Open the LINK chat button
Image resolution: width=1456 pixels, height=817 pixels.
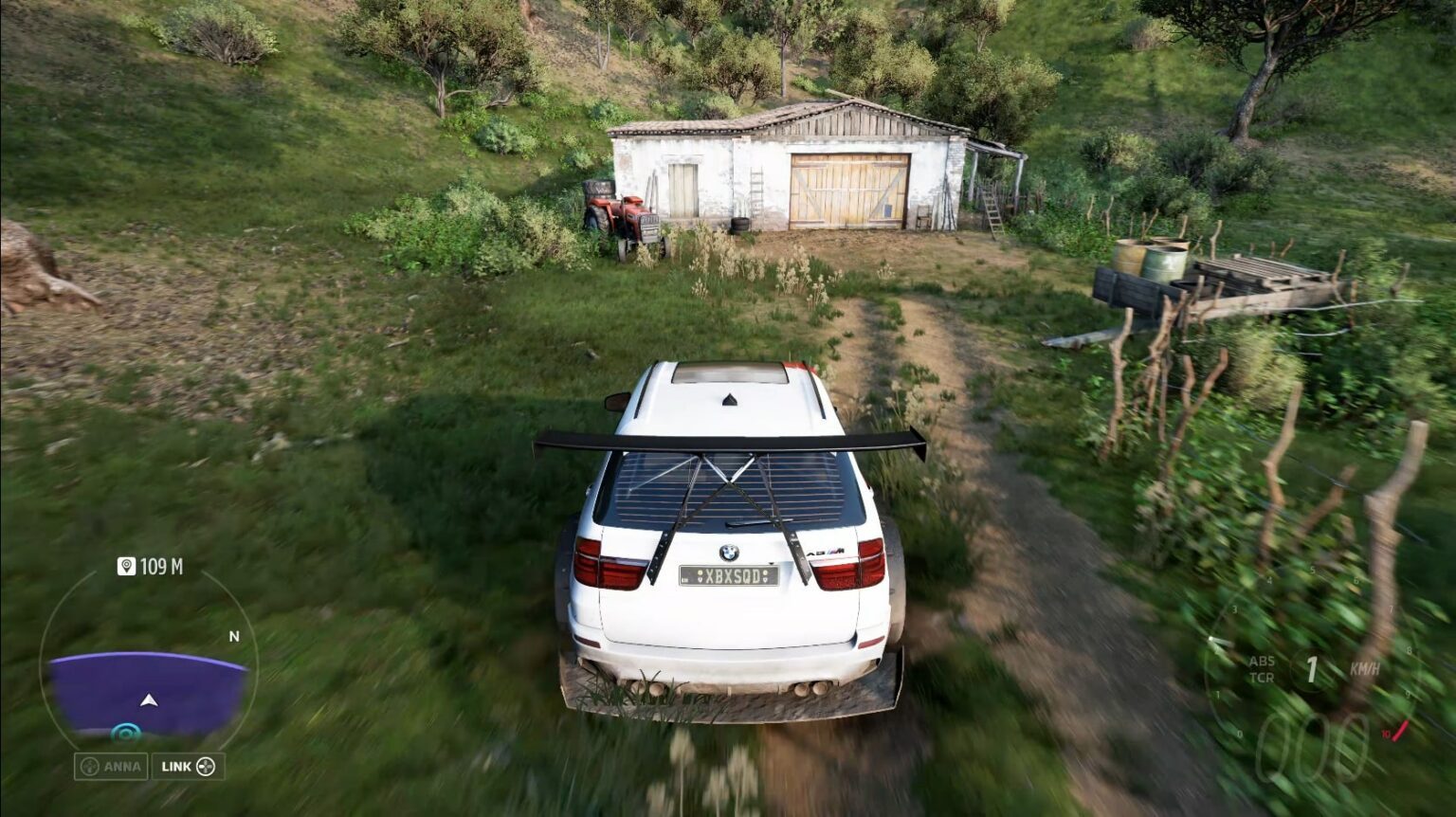tap(188, 766)
